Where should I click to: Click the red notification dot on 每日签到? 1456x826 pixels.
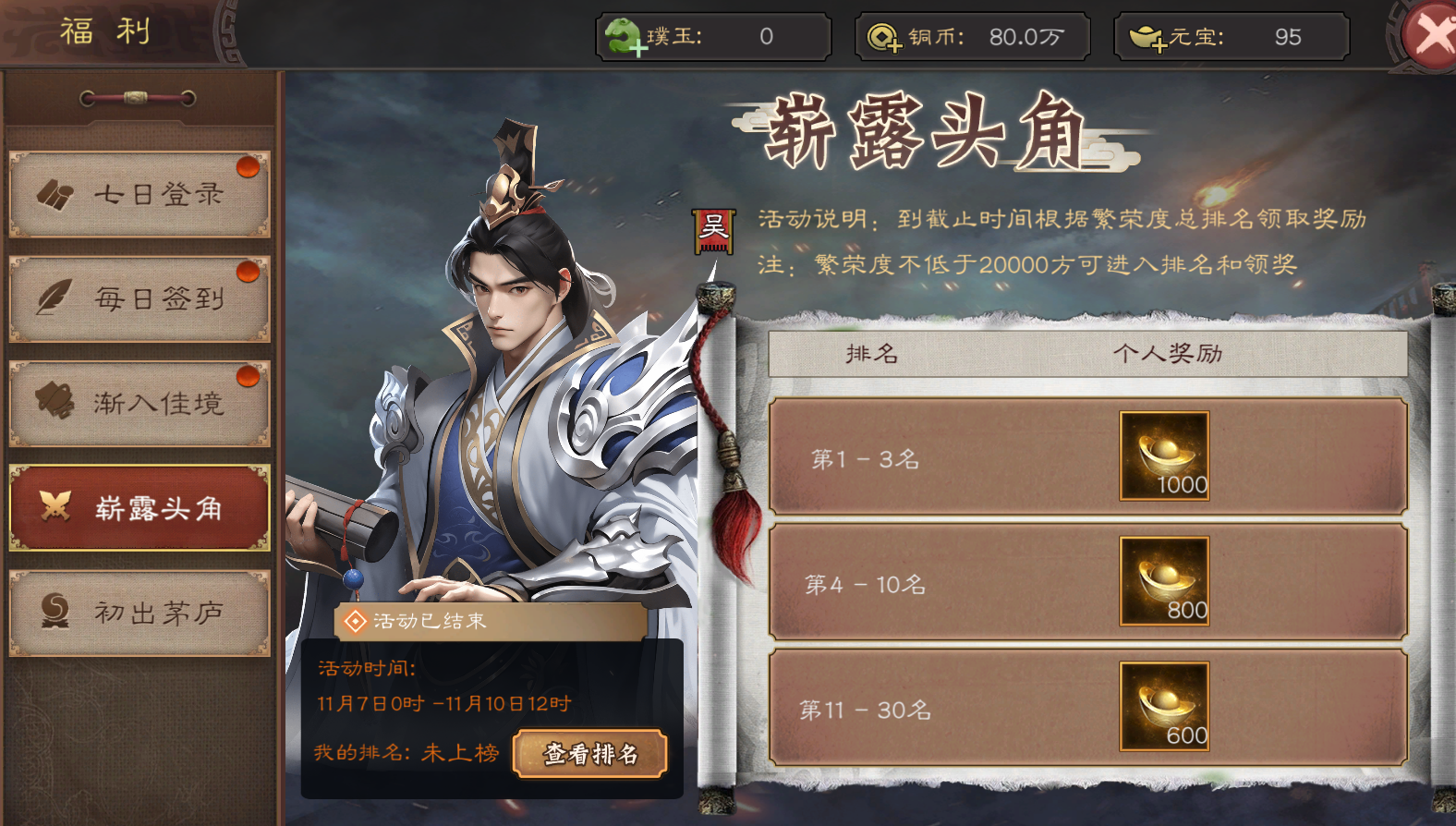click(246, 273)
